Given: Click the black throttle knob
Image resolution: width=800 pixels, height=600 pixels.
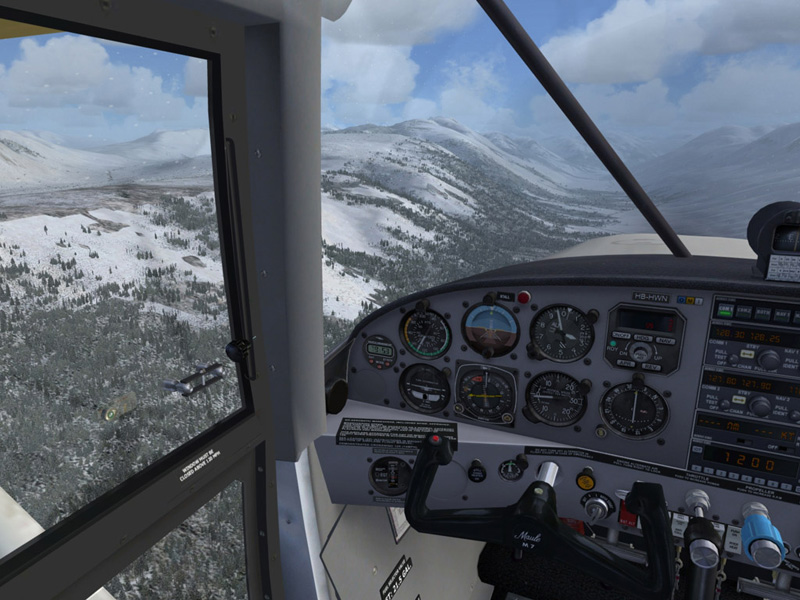Looking at the screenshot, I should (703, 543).
